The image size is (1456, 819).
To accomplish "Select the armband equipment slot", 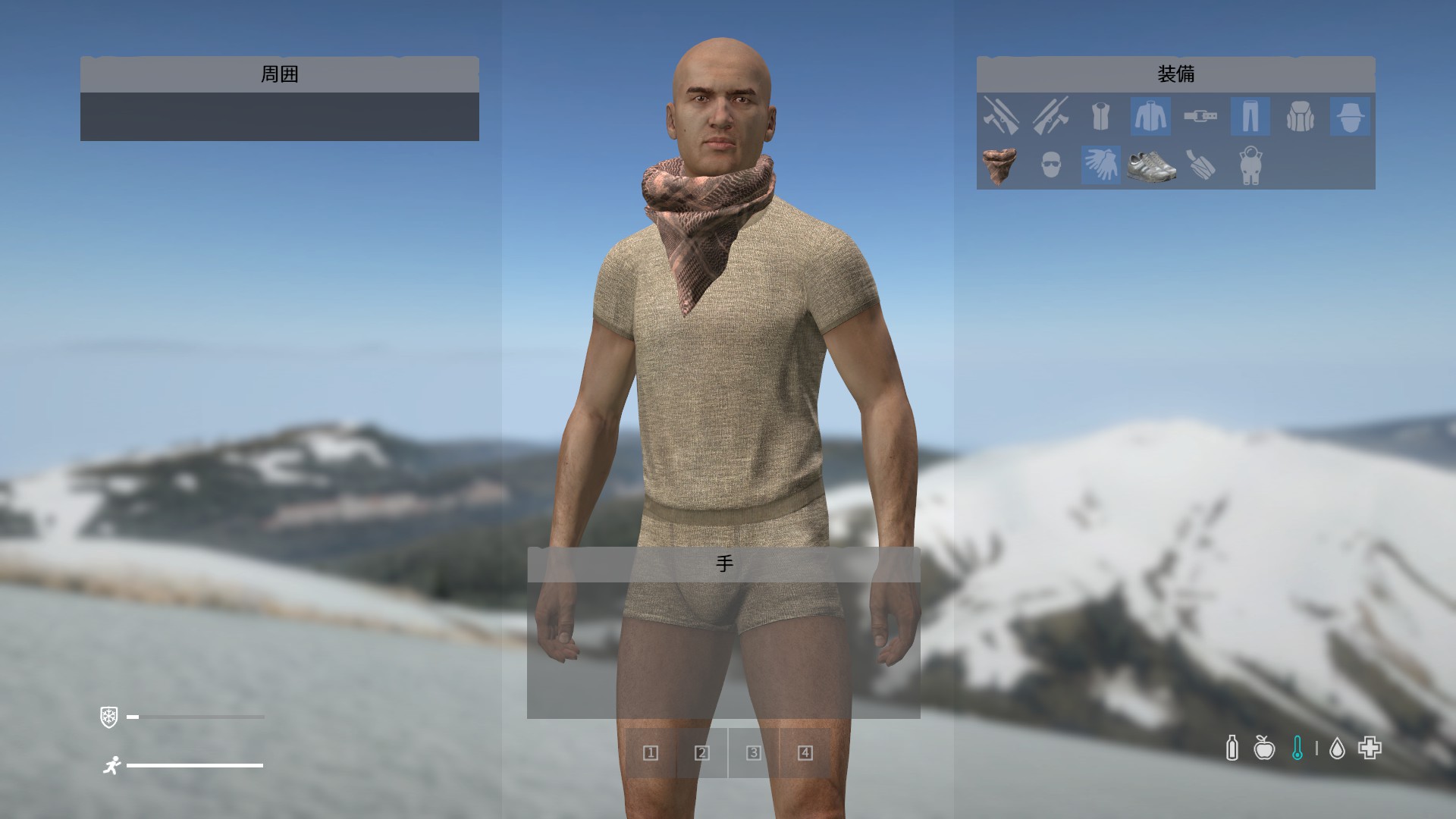I will tap(1200, 165).
